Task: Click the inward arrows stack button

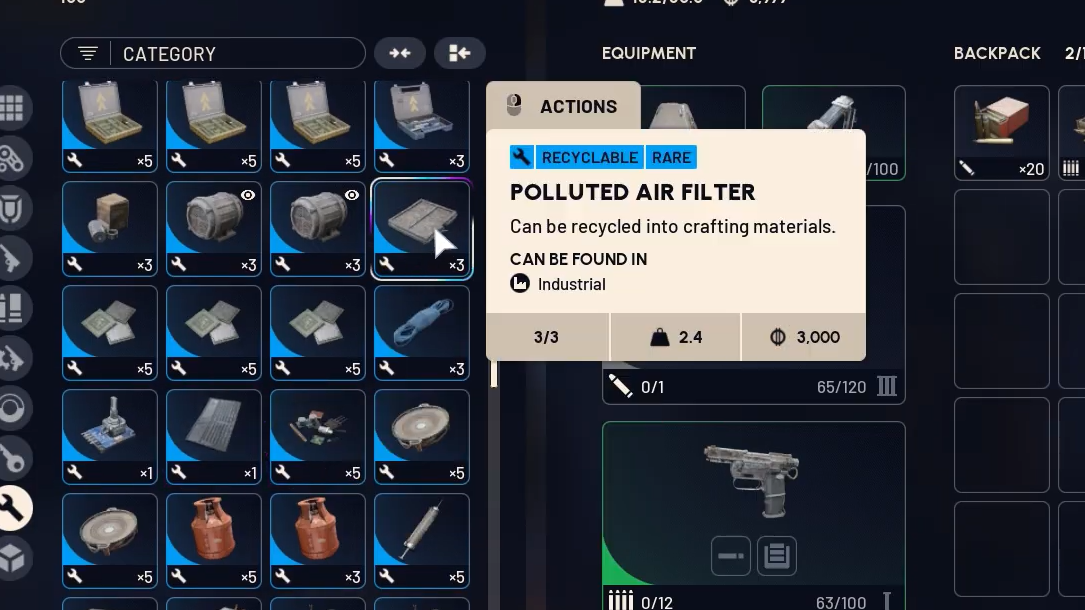Action: [x=399, y=54]
